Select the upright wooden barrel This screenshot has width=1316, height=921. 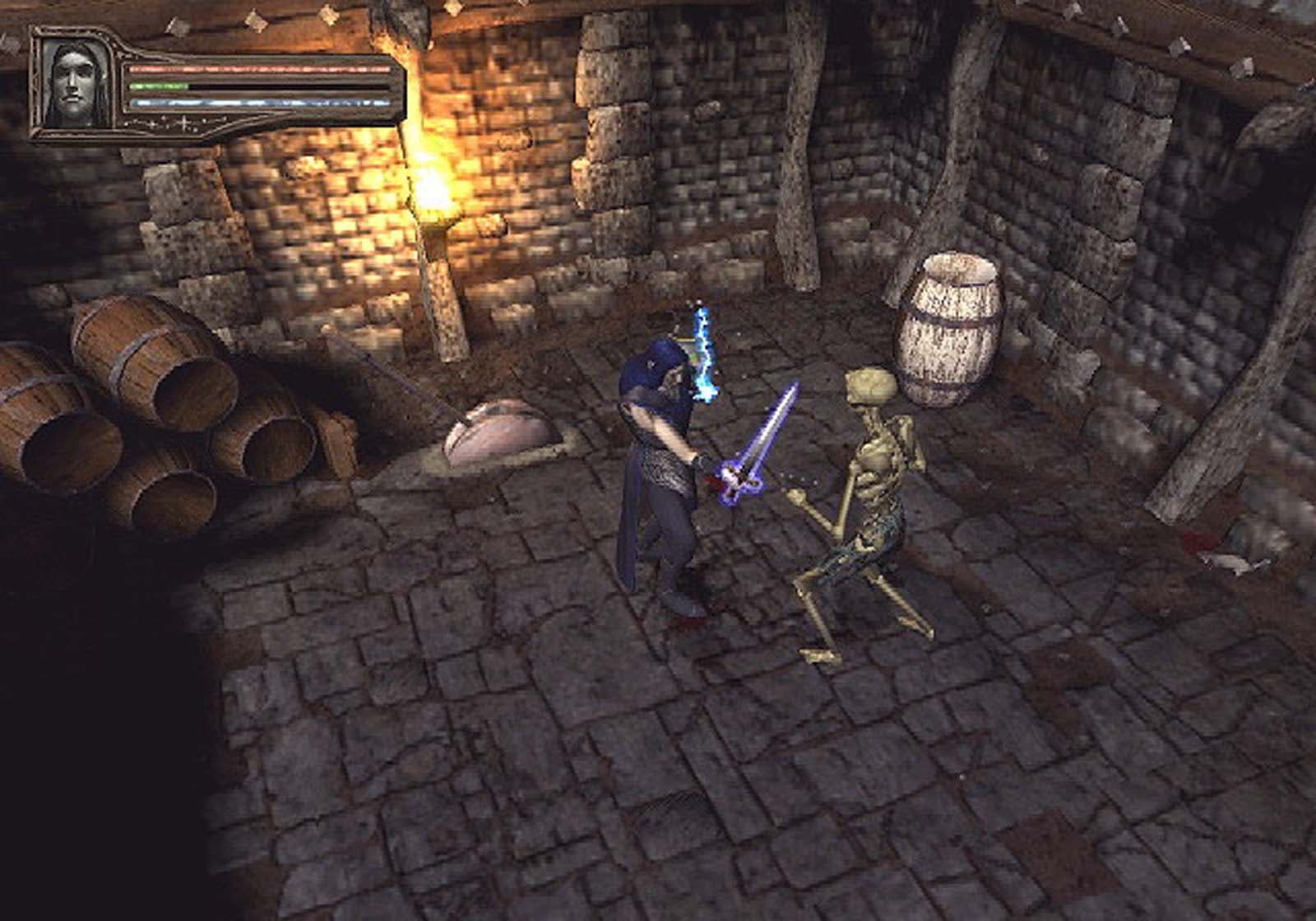pyautogui.click(x=950, y=329)
